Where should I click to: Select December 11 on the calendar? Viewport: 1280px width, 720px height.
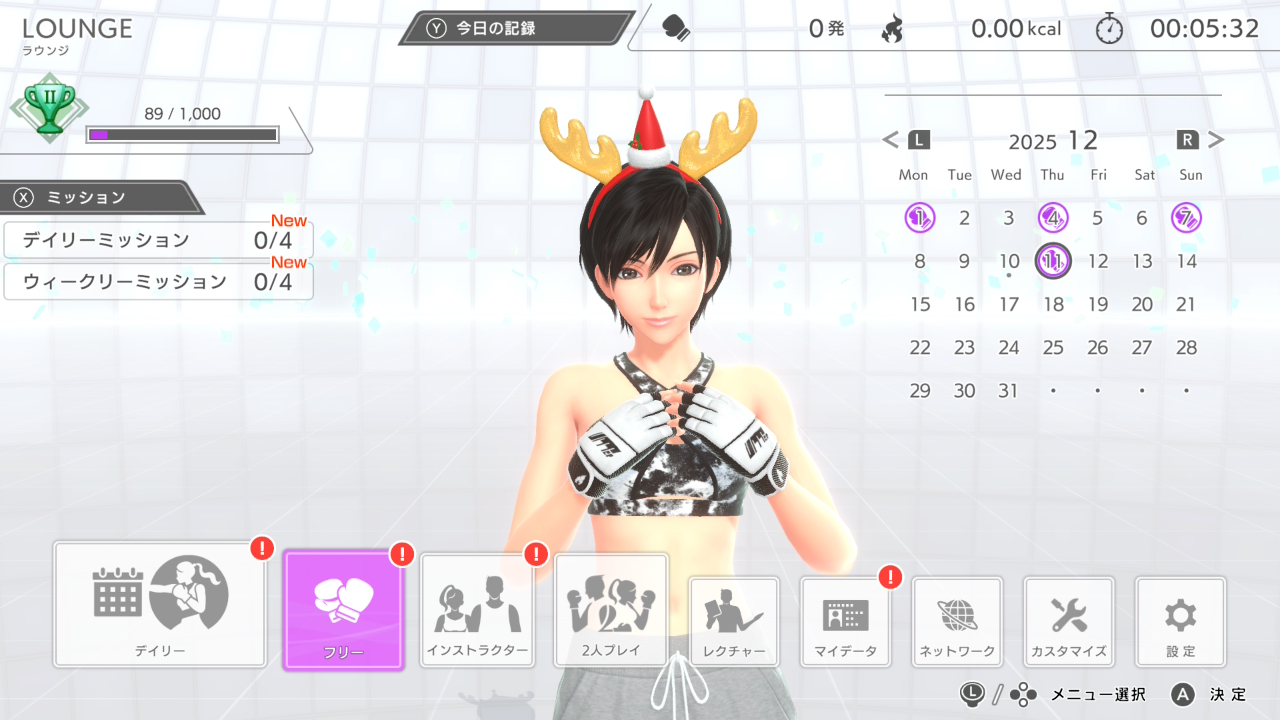[x=1053, y=261]
